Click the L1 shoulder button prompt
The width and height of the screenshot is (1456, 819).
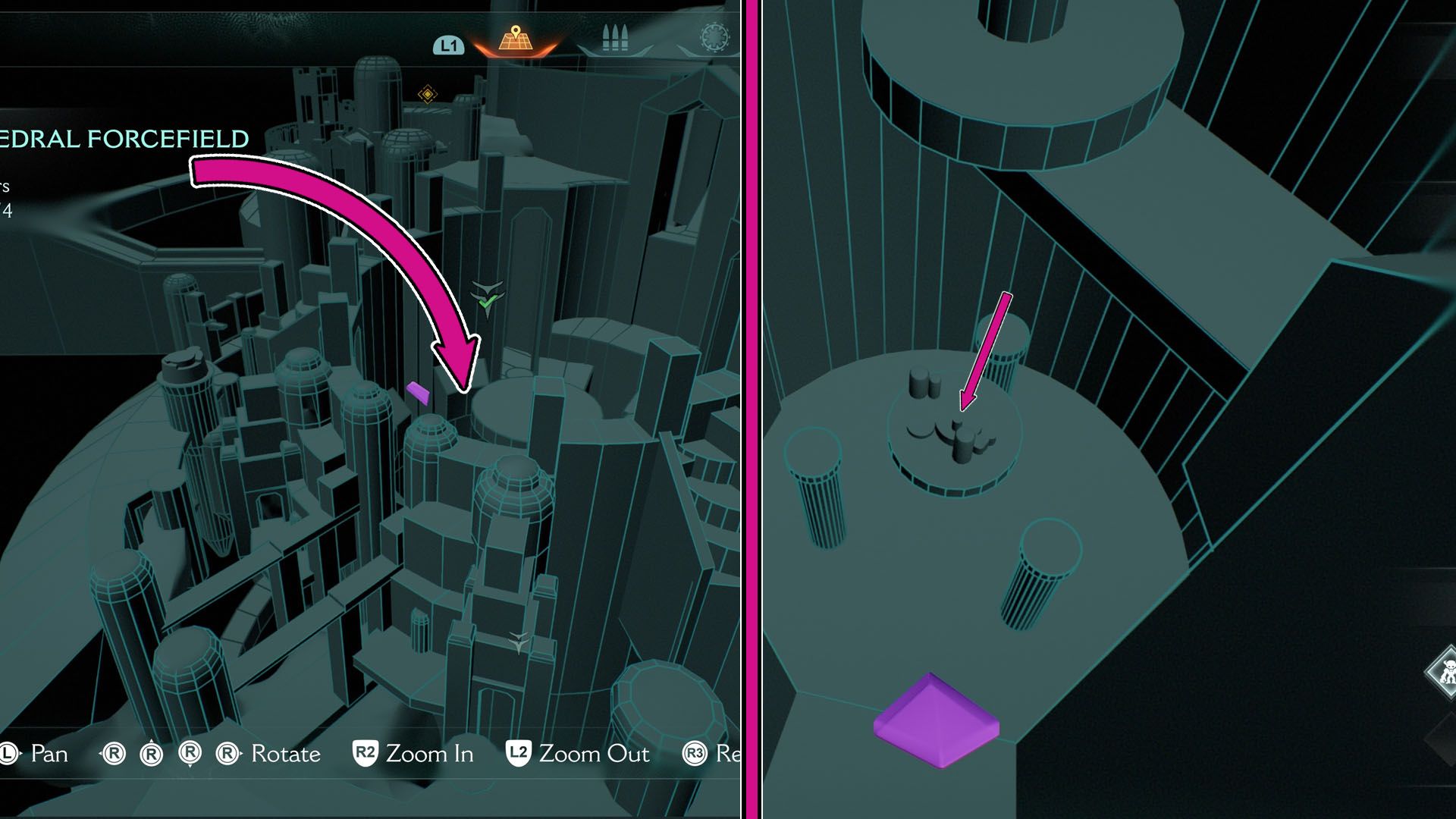coord(447,47)
